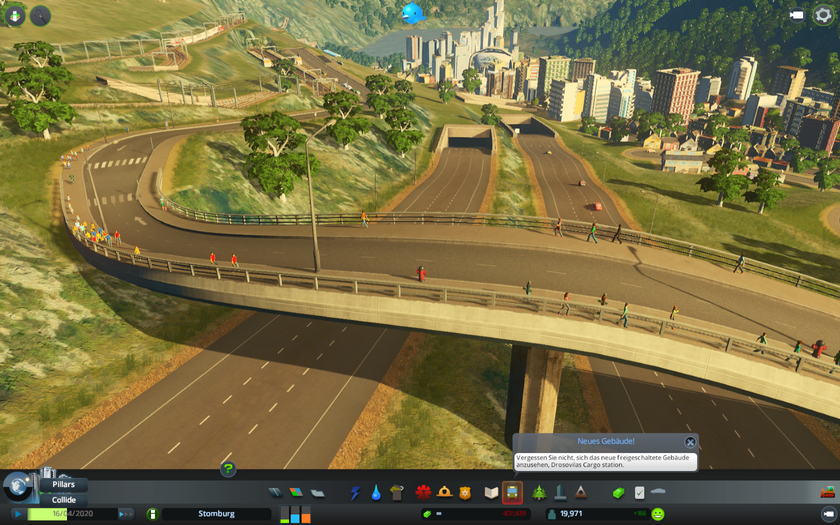Screen dimensions: 840x525
Task: Open the electricity lightning bolt menu
Action: [x=355, y=493]
